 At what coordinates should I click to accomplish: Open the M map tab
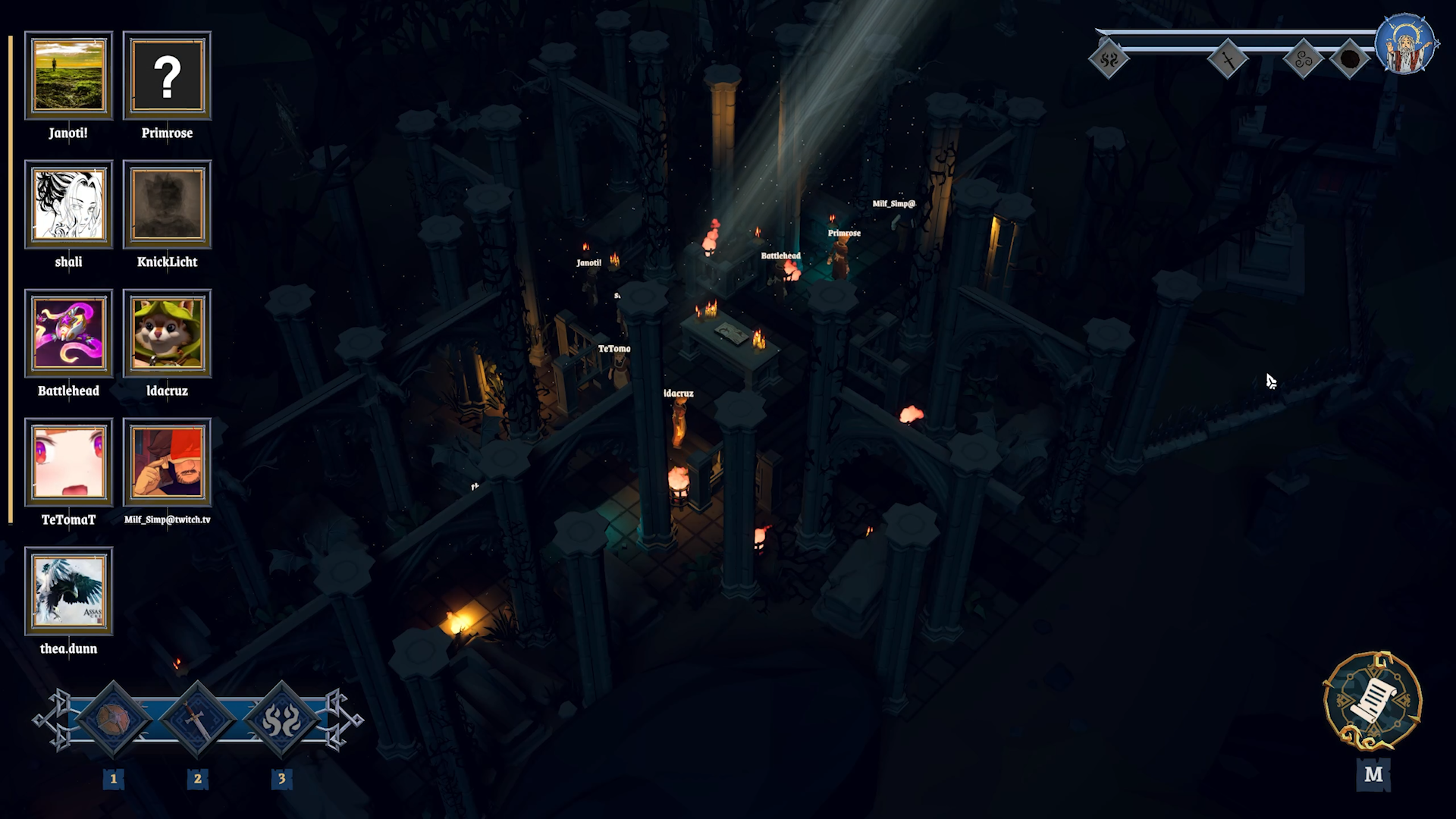(1372, 775)
